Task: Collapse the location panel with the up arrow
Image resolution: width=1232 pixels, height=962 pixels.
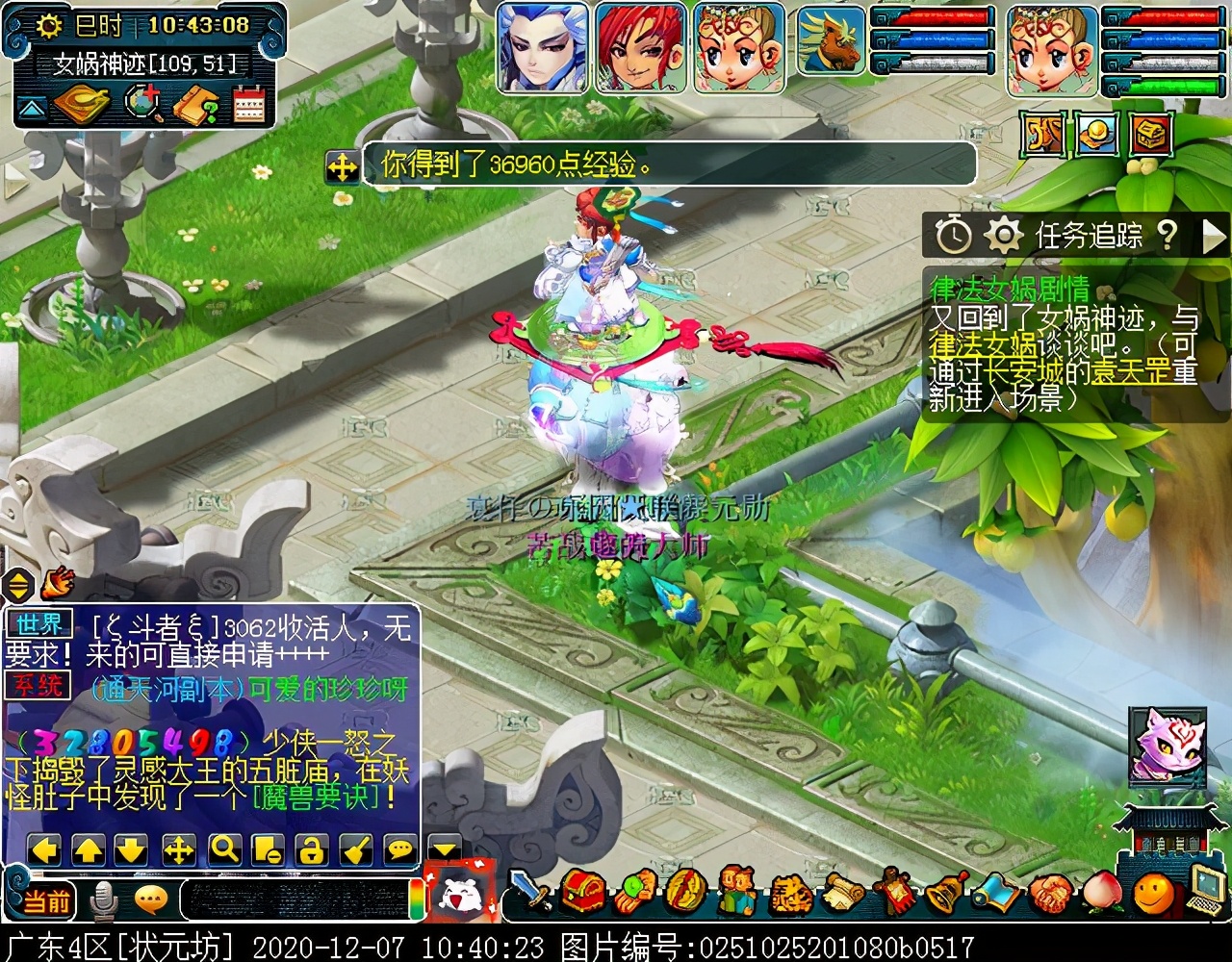Action: (x=32, y=108)
